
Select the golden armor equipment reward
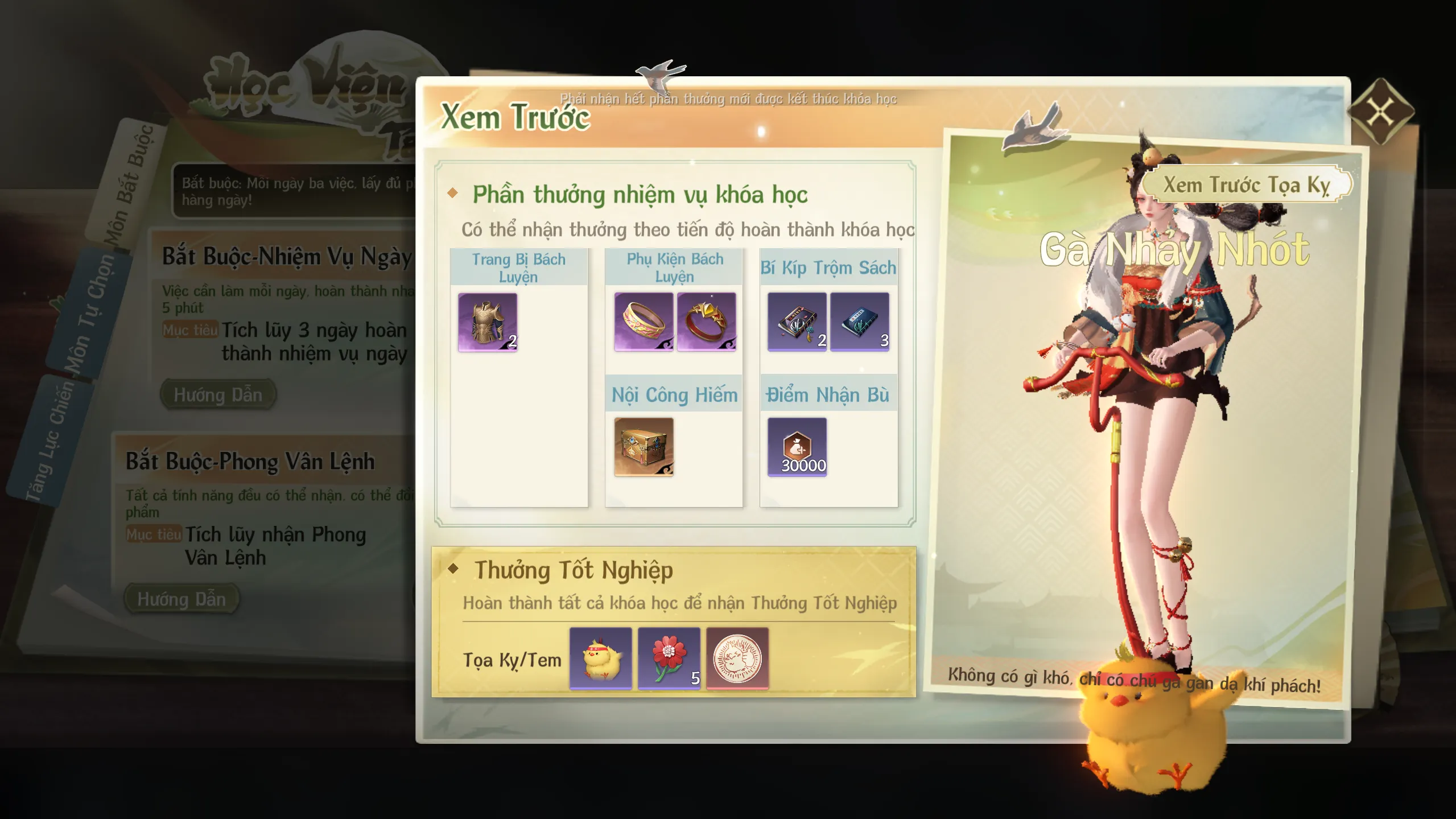click(488, 322)
